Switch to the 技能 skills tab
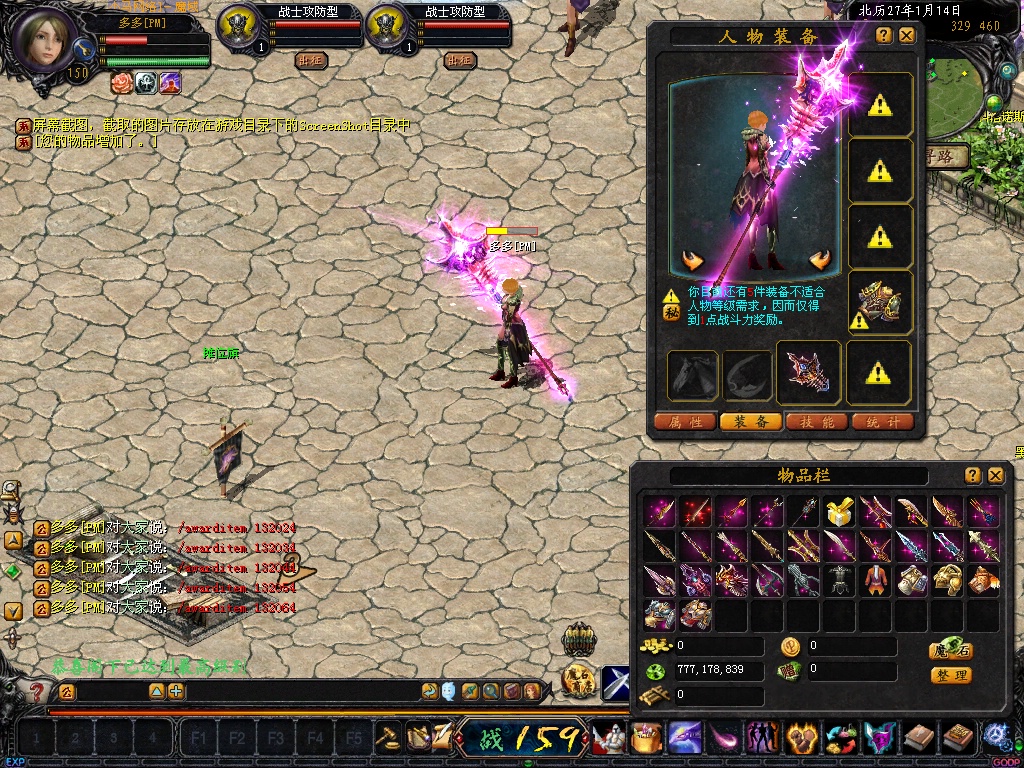The width and height of the screenshot is (1024, 768). 817,422
